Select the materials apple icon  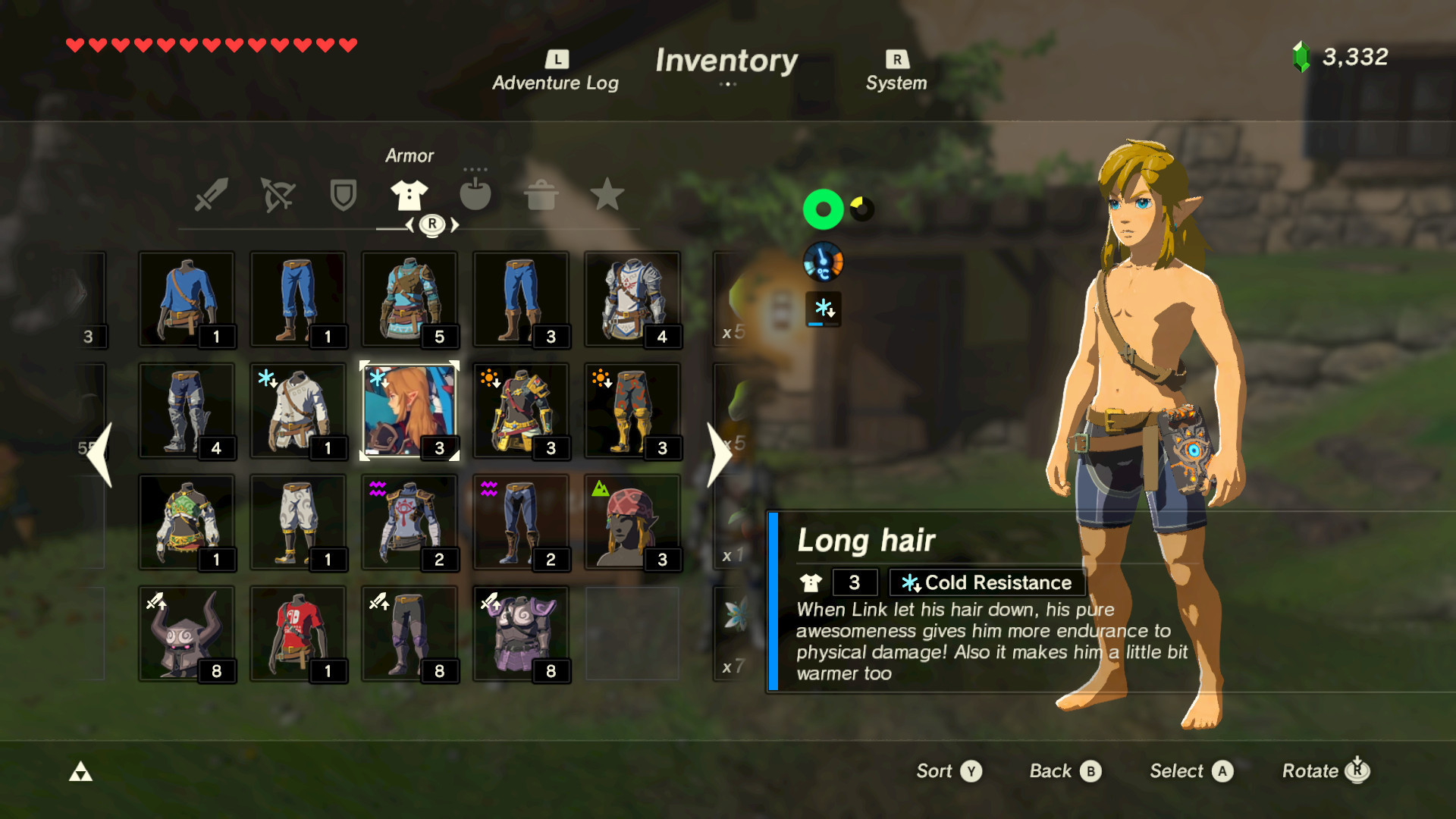click(x=476, y=195)
